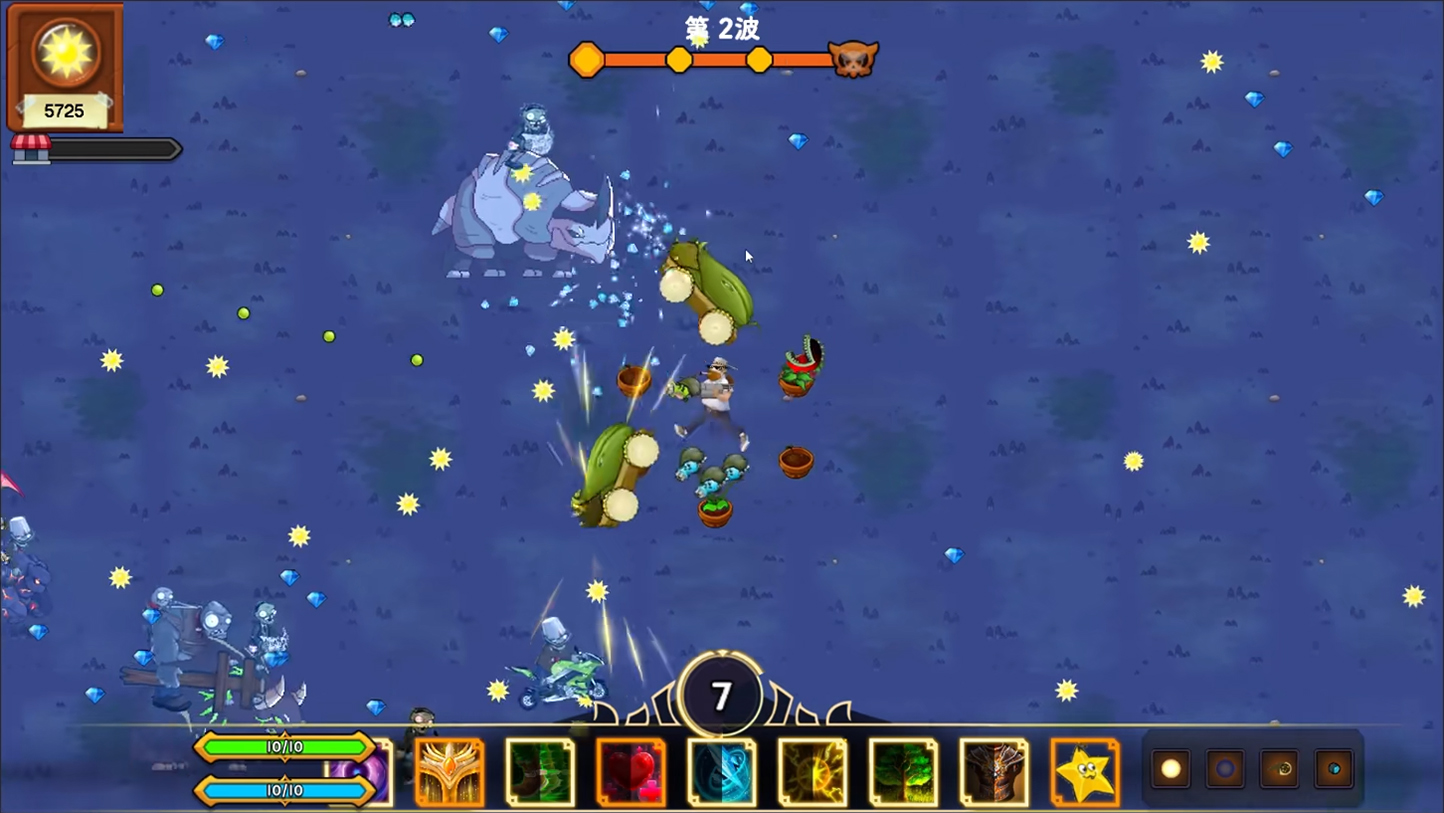Image resolution: width=1444 pixels, height=813 pixels.
Task: Click the sun currency icon
Action: [65, 52]
